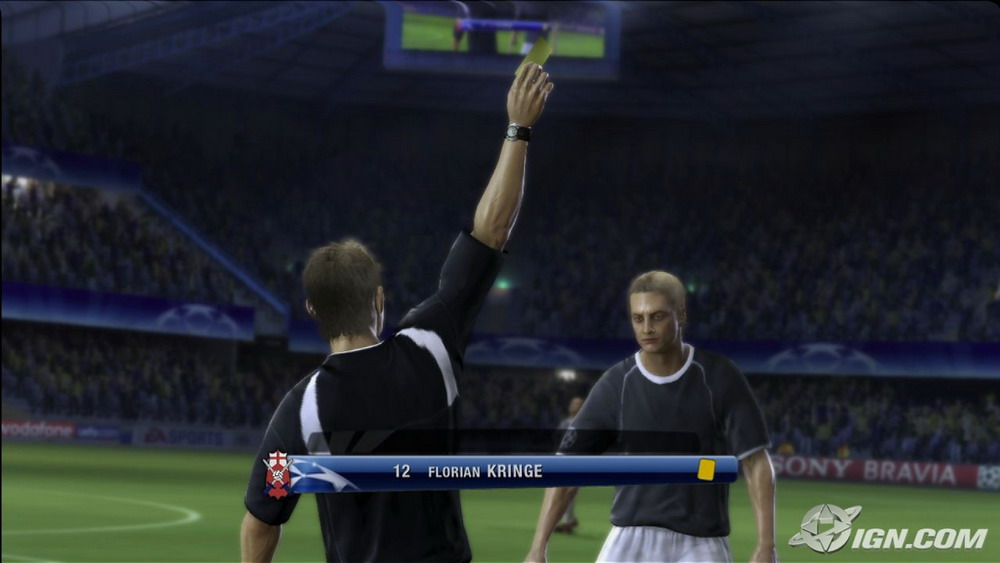Viewport: 1000px width, 563px height.
Task: Click the club crest beside the player number
Action: tap(277, 473)
